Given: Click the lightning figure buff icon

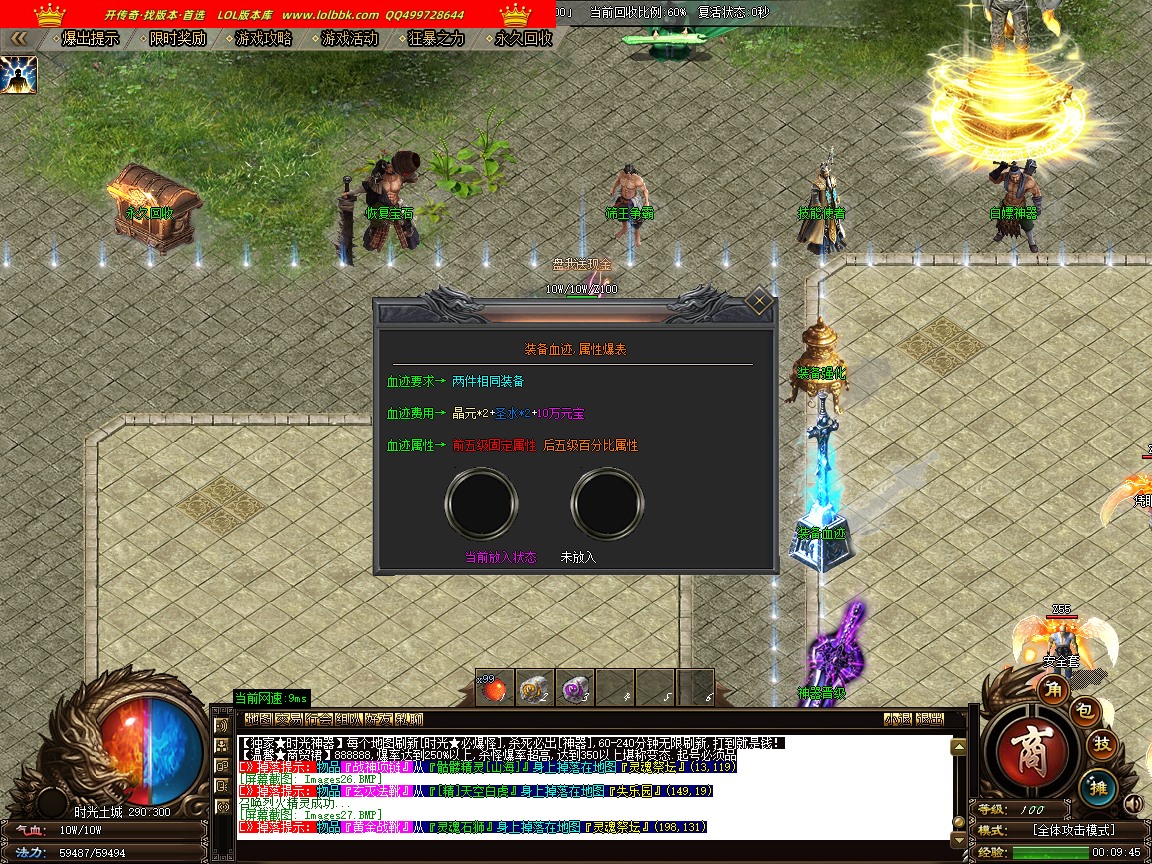Looking at the screenshot, I should [19, 75].
